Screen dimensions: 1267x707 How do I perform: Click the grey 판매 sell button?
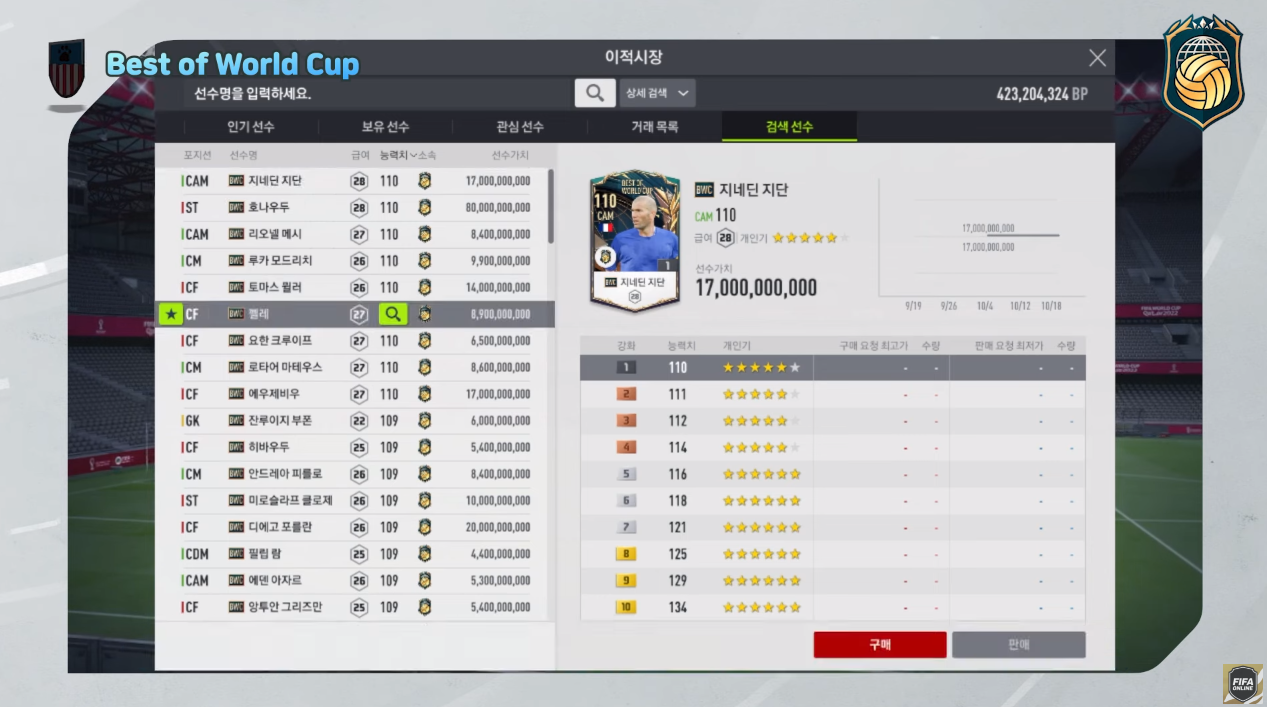[1018, 645]
